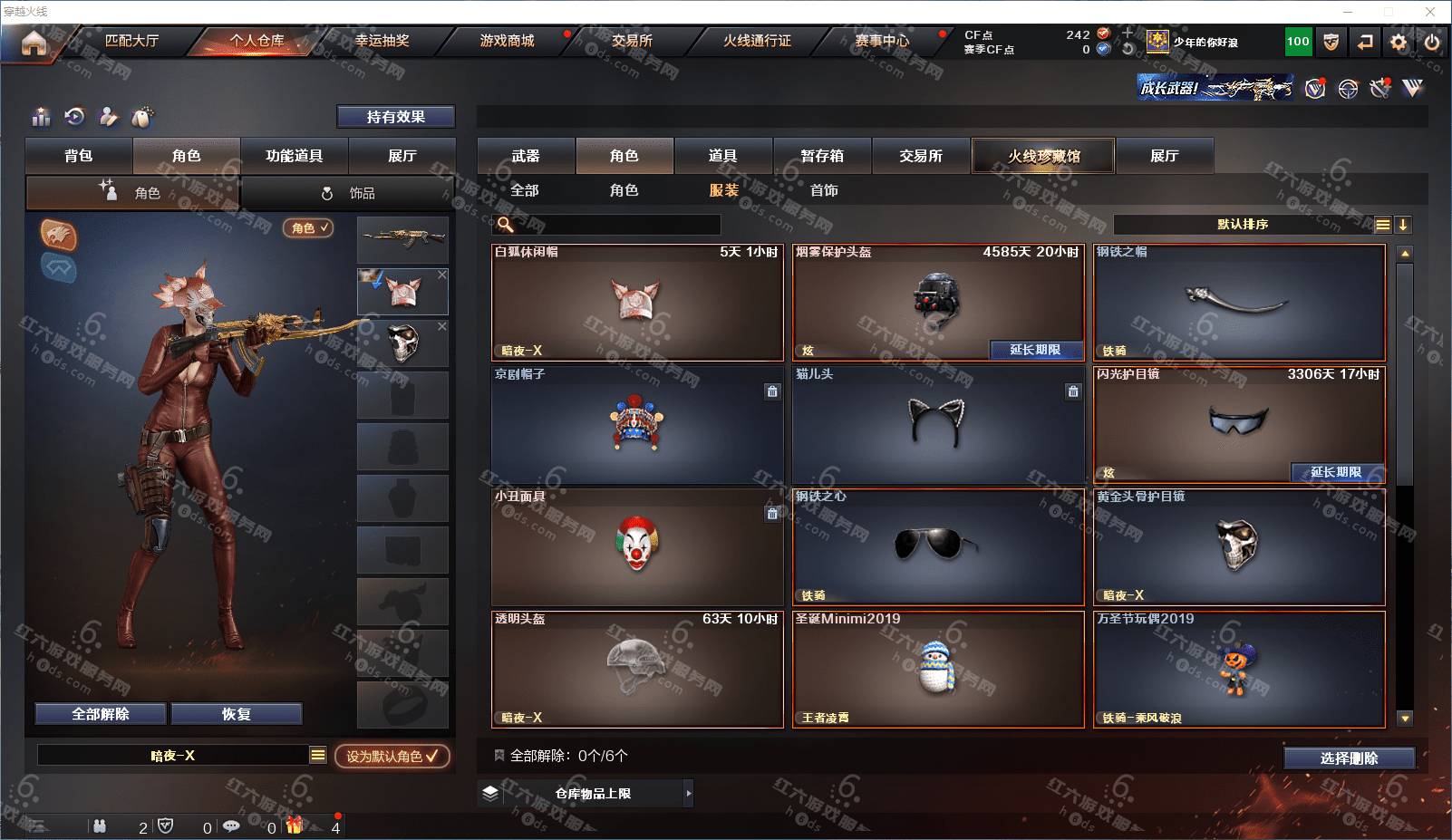The width and height of the screenshot is (1452, 840).
Task: Extend 烟雾保护头盔 with 延长期限
Action: [1034, 350]
